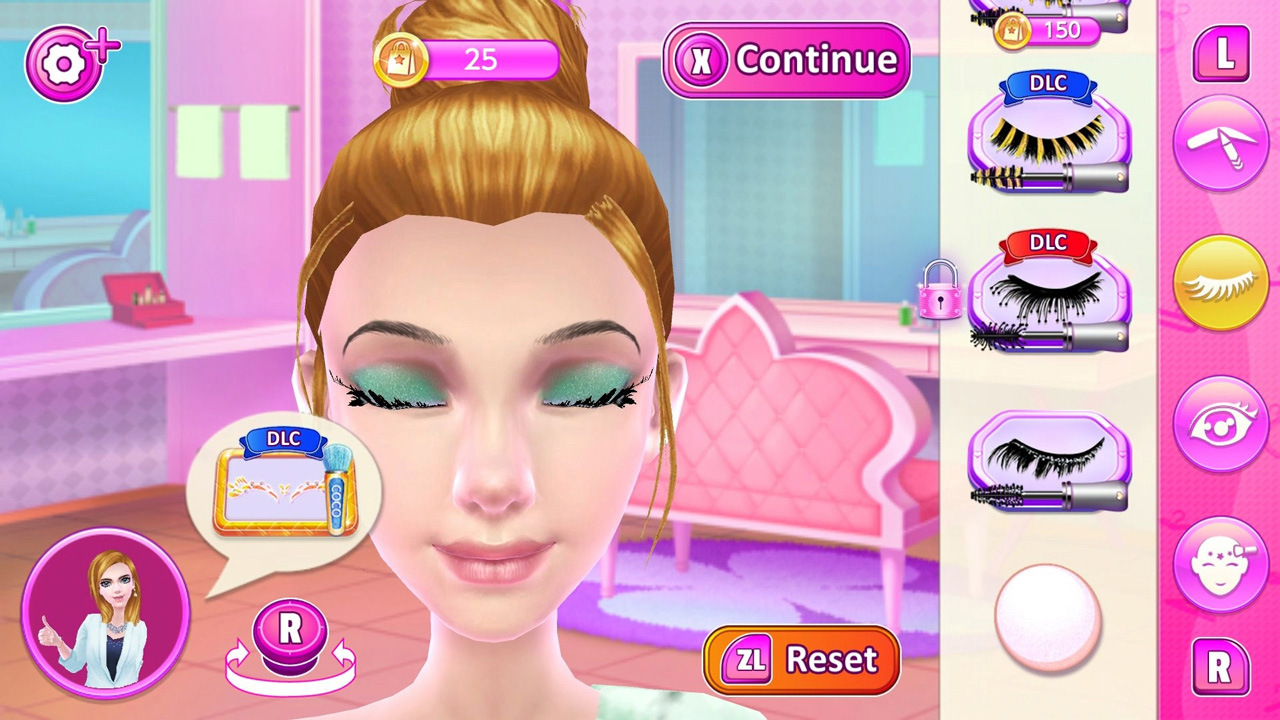The image size is (1280, 720).
Task: Click the L shoulder button icon
Action: point(1222,55)
